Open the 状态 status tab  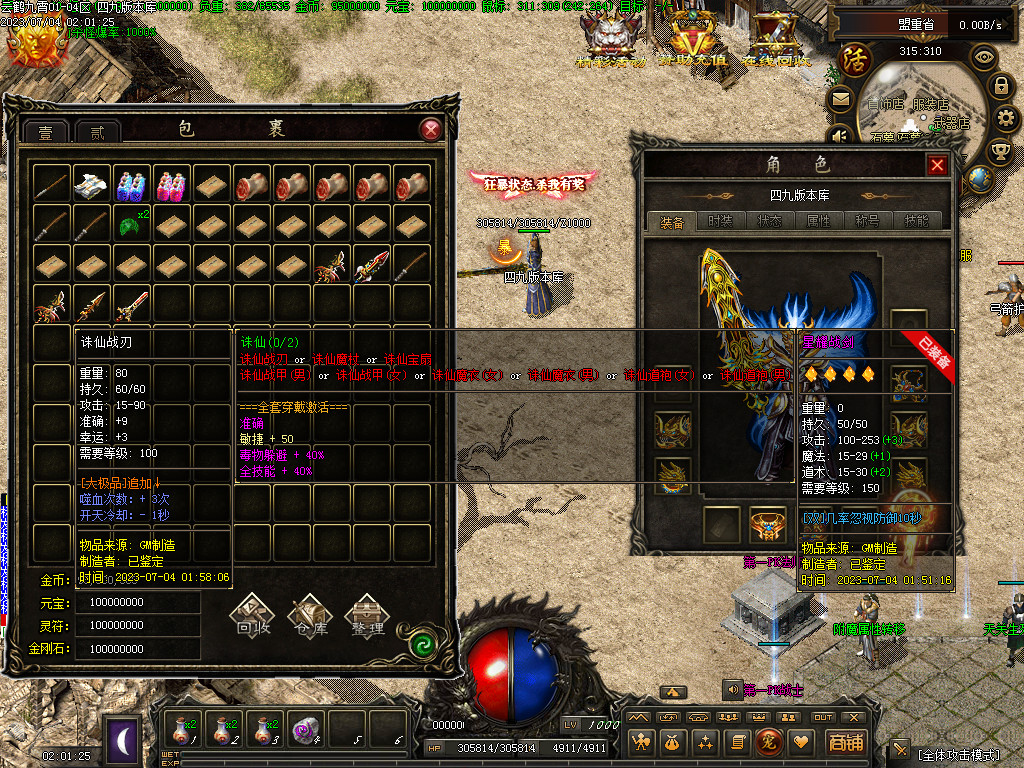[769, 222]
